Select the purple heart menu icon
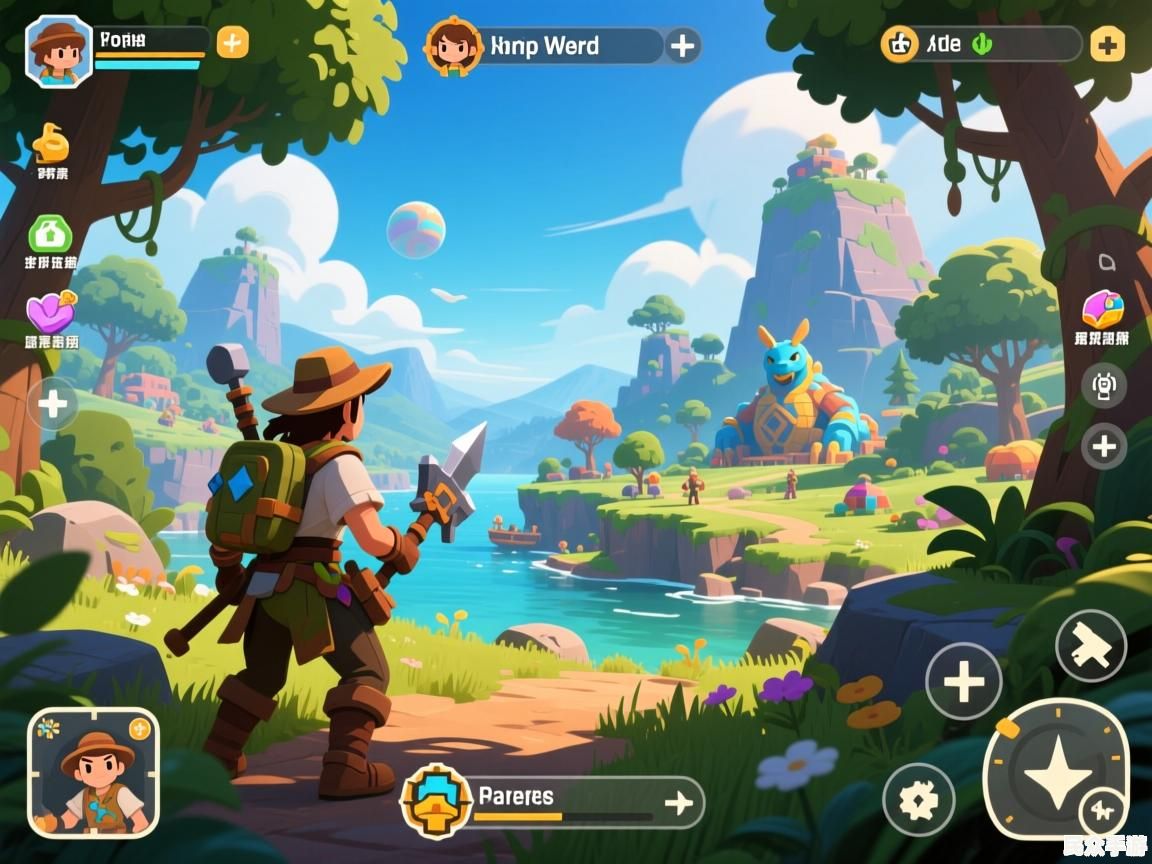The width and height of the screenshot is (1152, 864). point(51,313)
